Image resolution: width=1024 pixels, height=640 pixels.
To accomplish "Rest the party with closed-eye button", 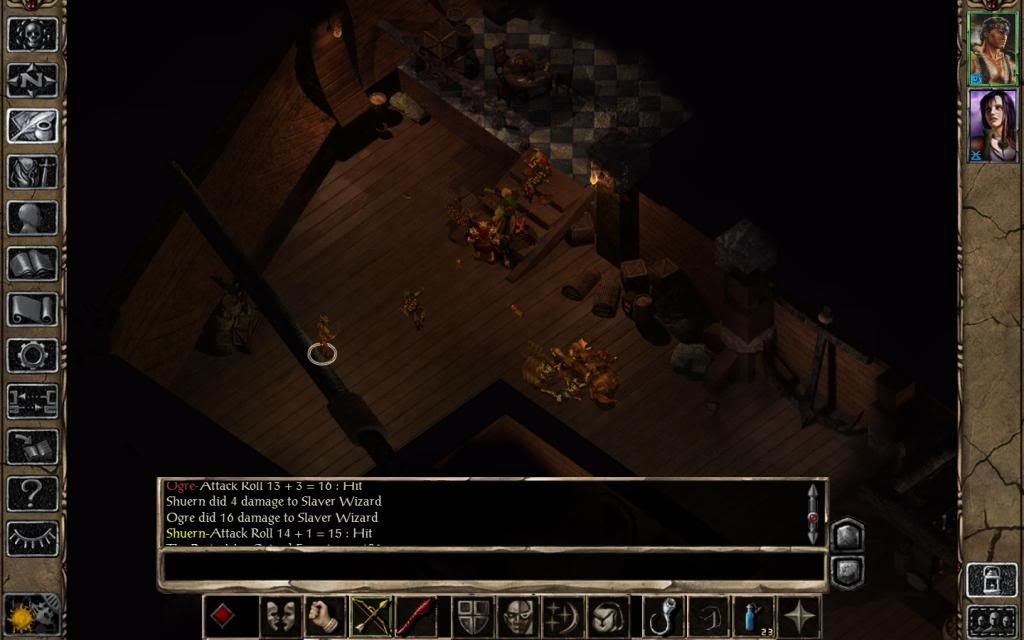I will (x=33, y=539).
